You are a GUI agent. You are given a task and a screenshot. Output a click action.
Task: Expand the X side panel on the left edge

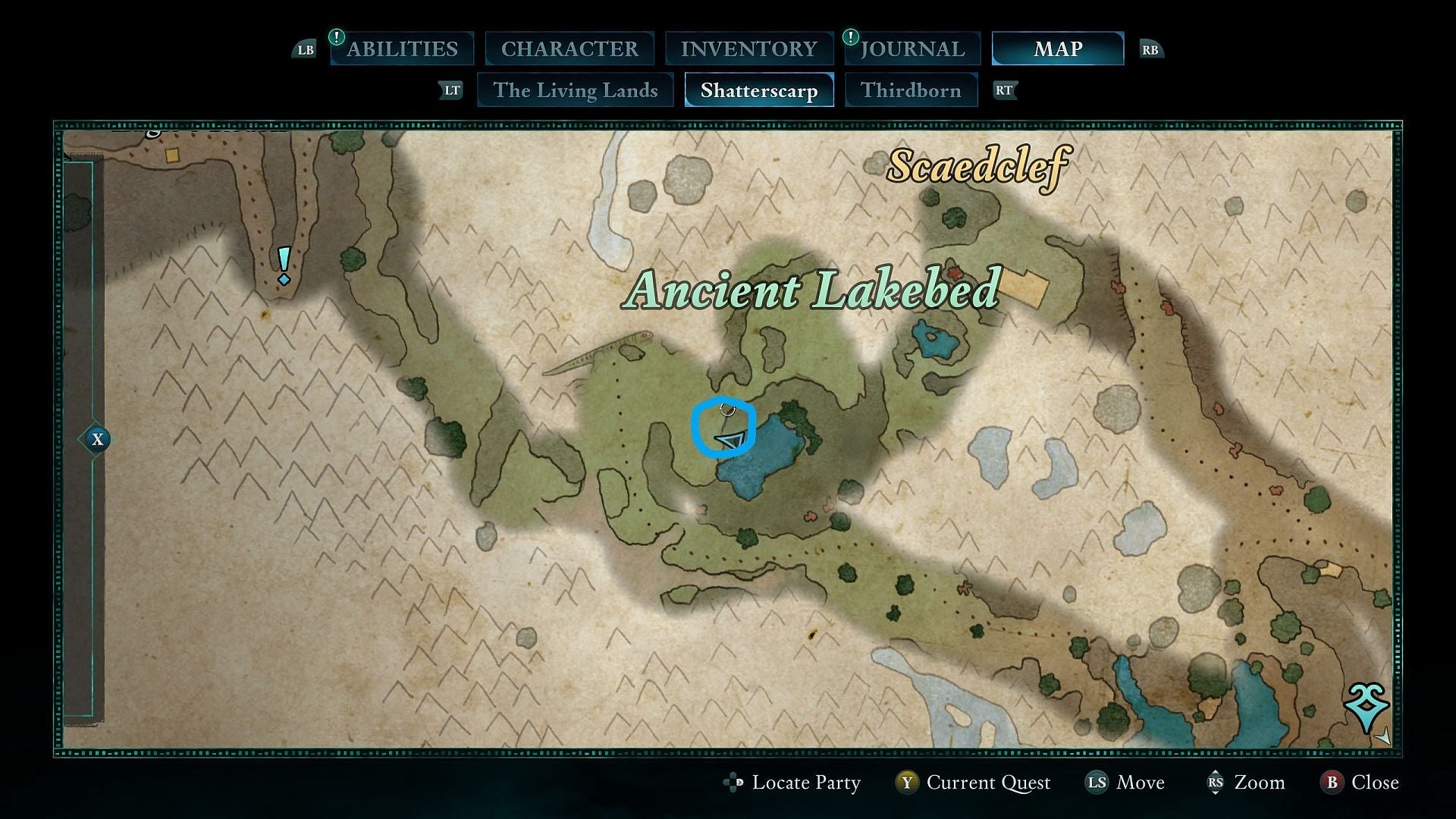point(97,438)
